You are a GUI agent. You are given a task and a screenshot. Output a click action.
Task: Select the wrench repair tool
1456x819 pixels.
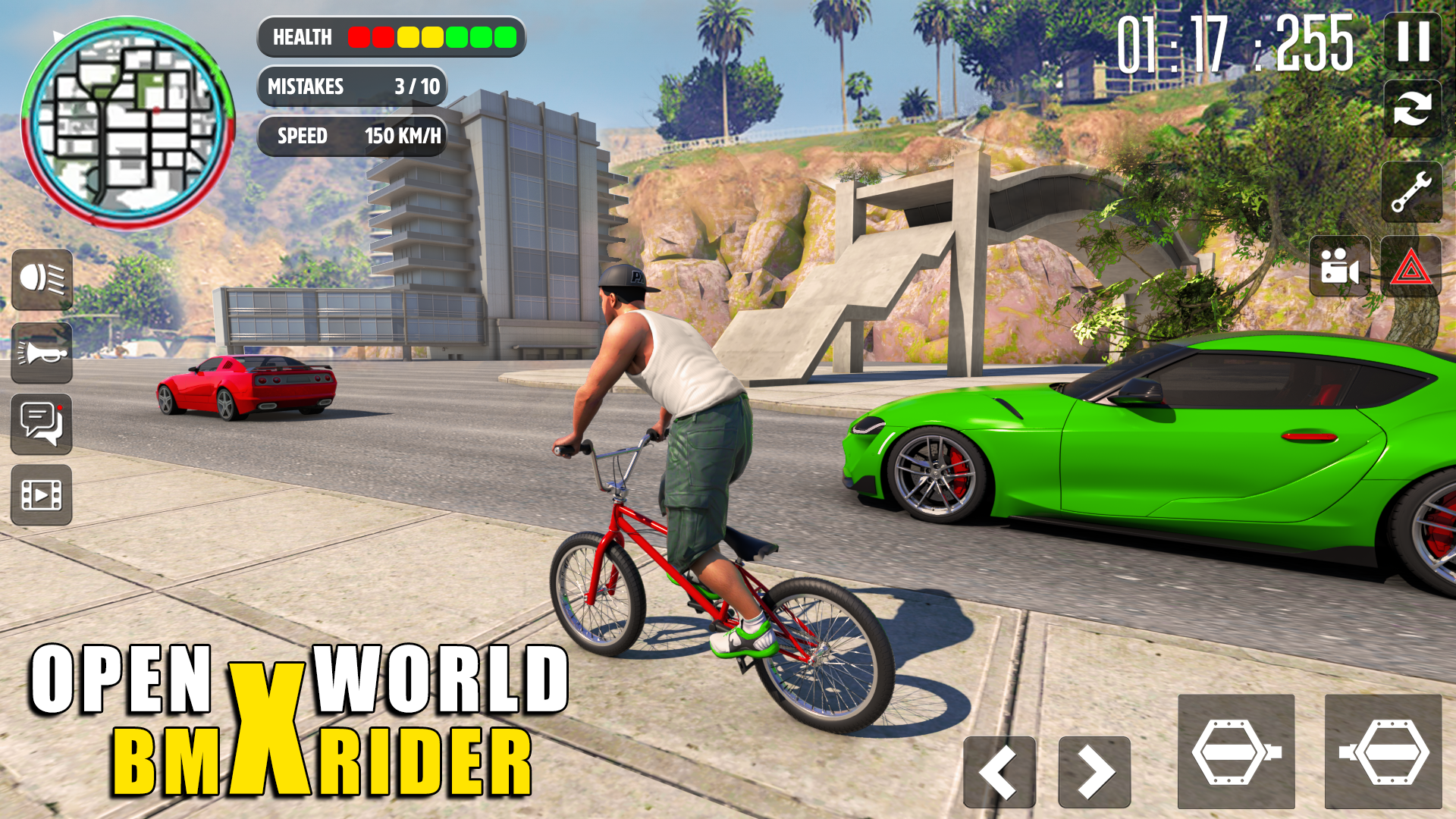(x=1412, y=190)
